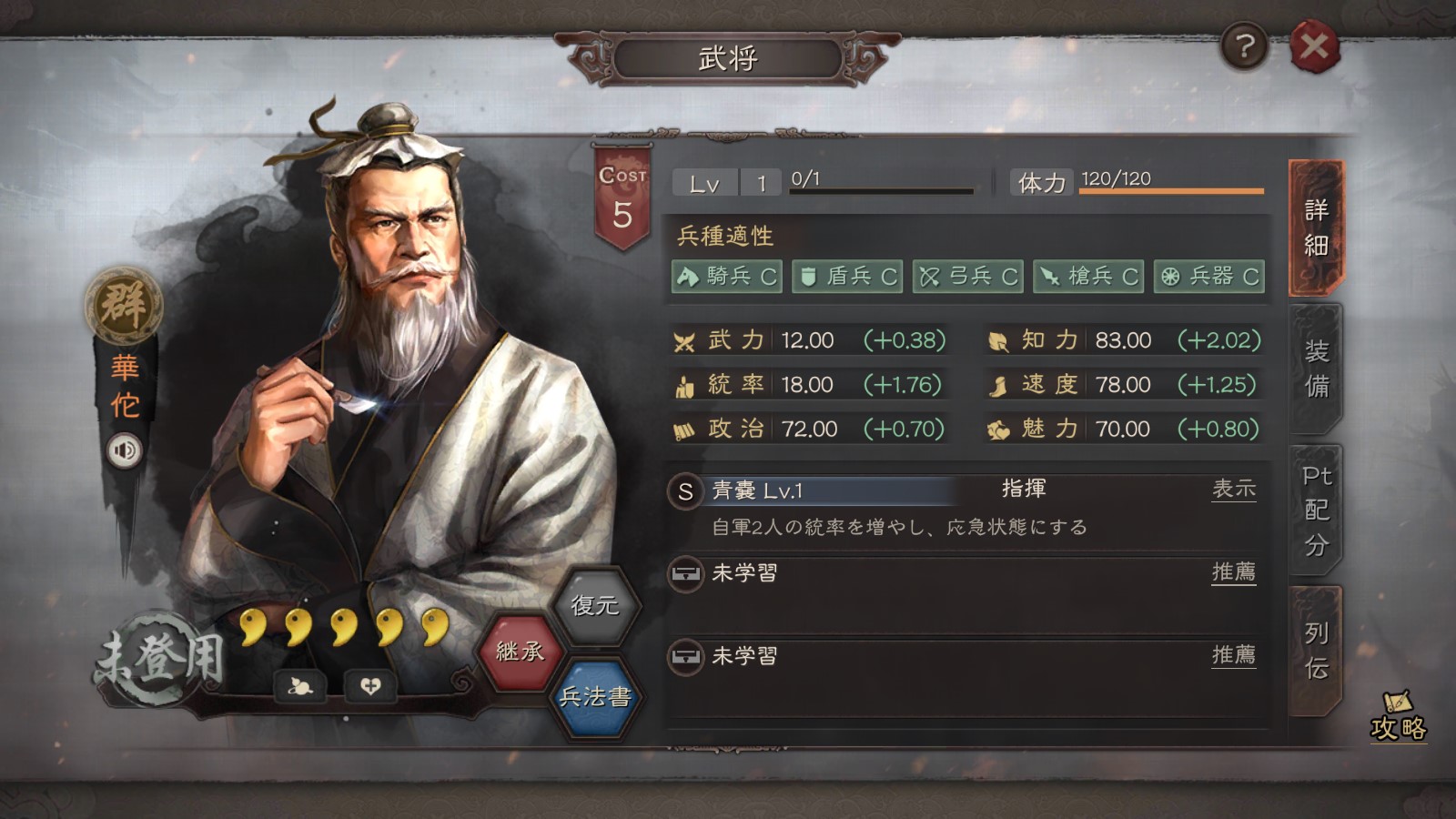Switch to the Pt配分 tab

point(1316,510)
